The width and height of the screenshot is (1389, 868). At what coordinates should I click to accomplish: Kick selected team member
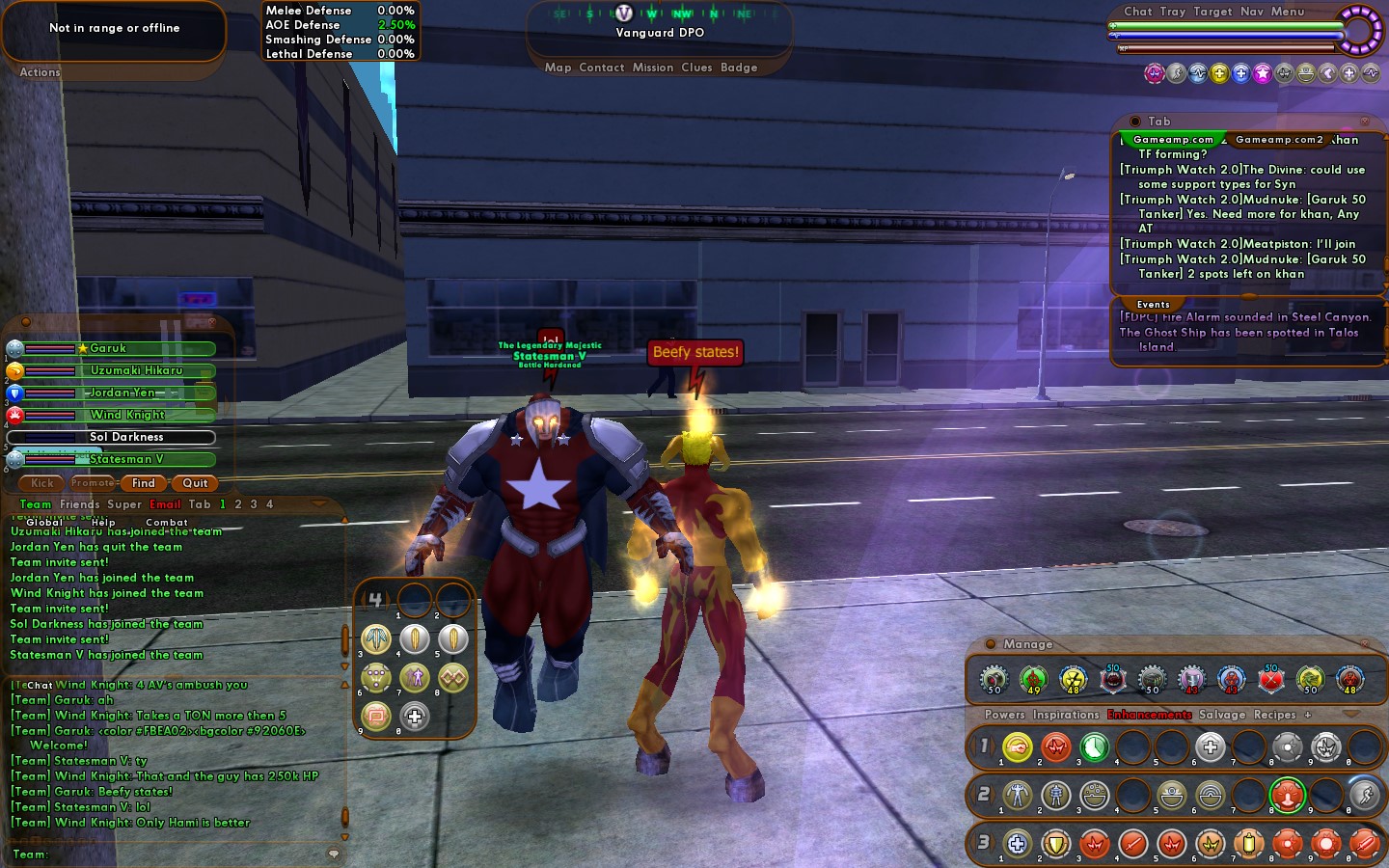pos(42,483)
